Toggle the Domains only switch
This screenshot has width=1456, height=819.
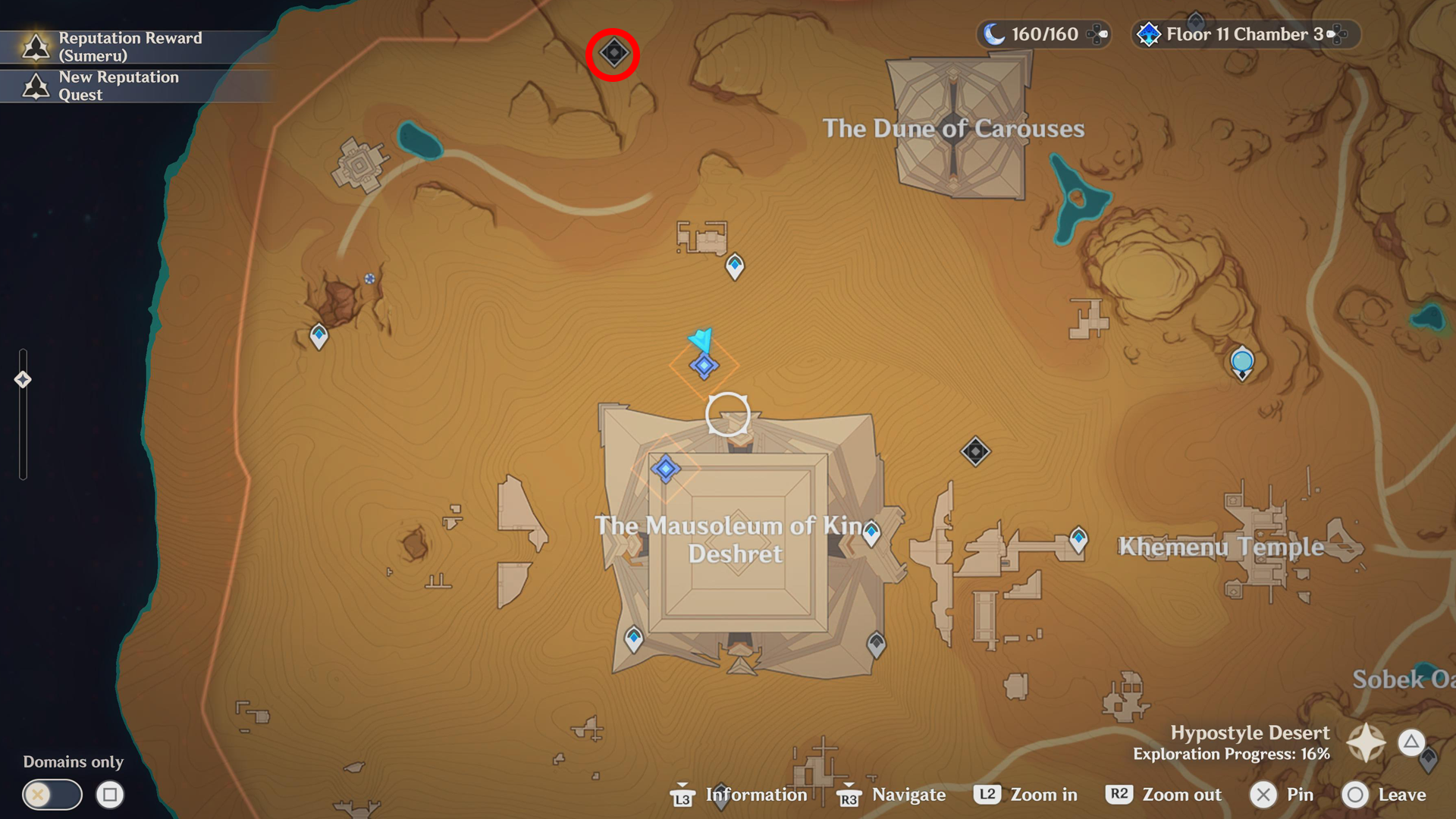point(52,795)
